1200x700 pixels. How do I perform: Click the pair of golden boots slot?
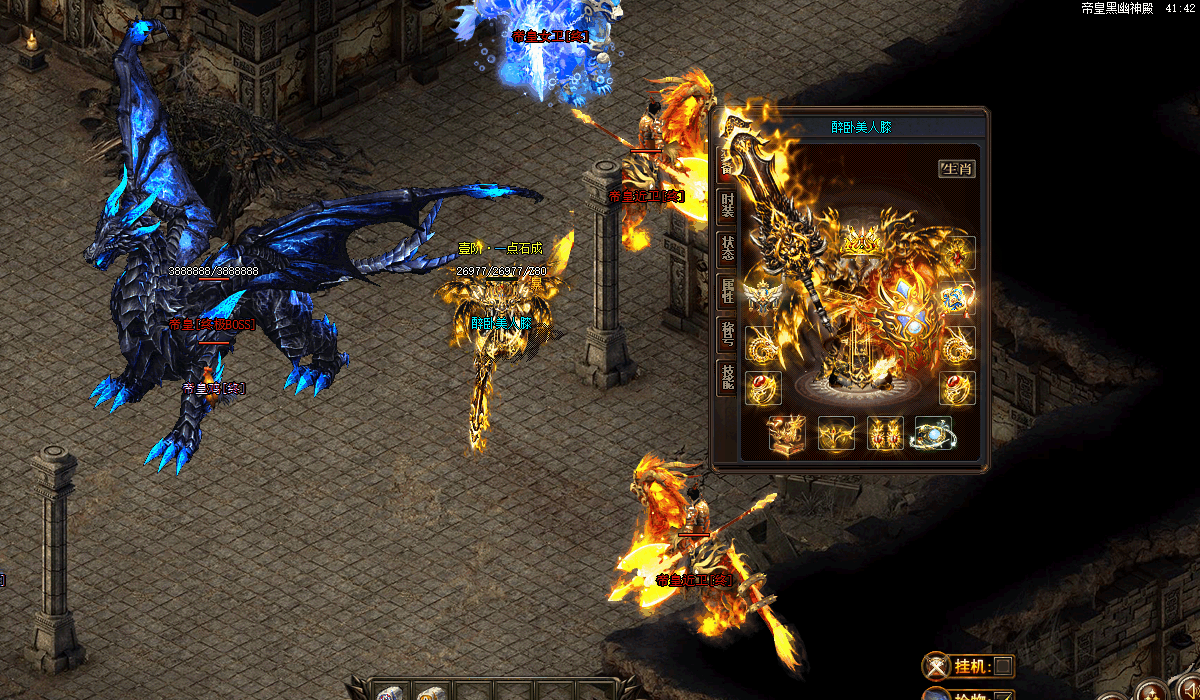885,433
